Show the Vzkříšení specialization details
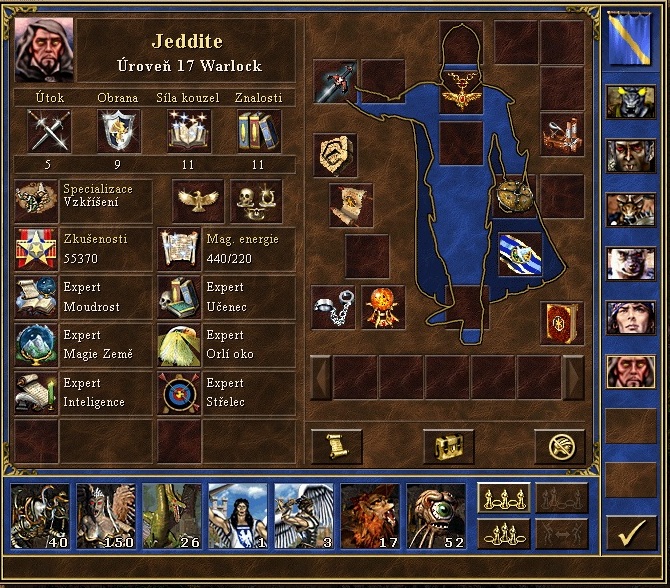670x588 pixels. (x=83, y=200)
